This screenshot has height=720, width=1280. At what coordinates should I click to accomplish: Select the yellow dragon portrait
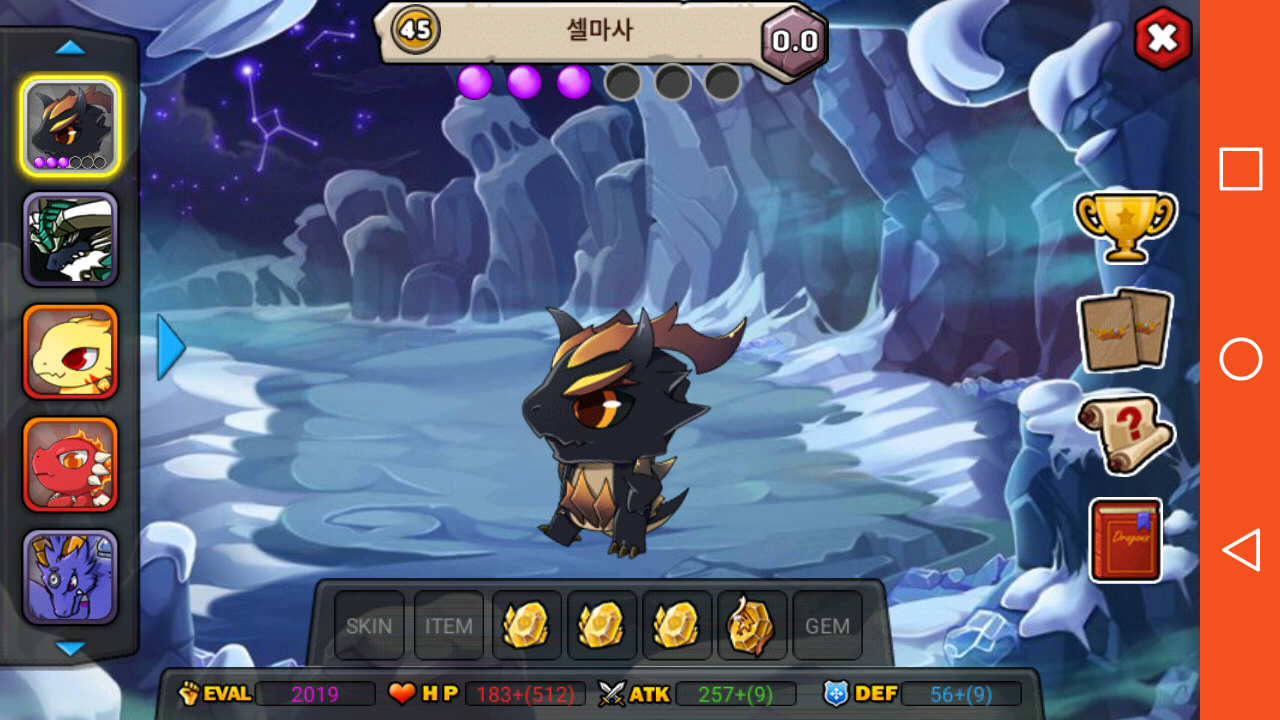click(70, 351)
